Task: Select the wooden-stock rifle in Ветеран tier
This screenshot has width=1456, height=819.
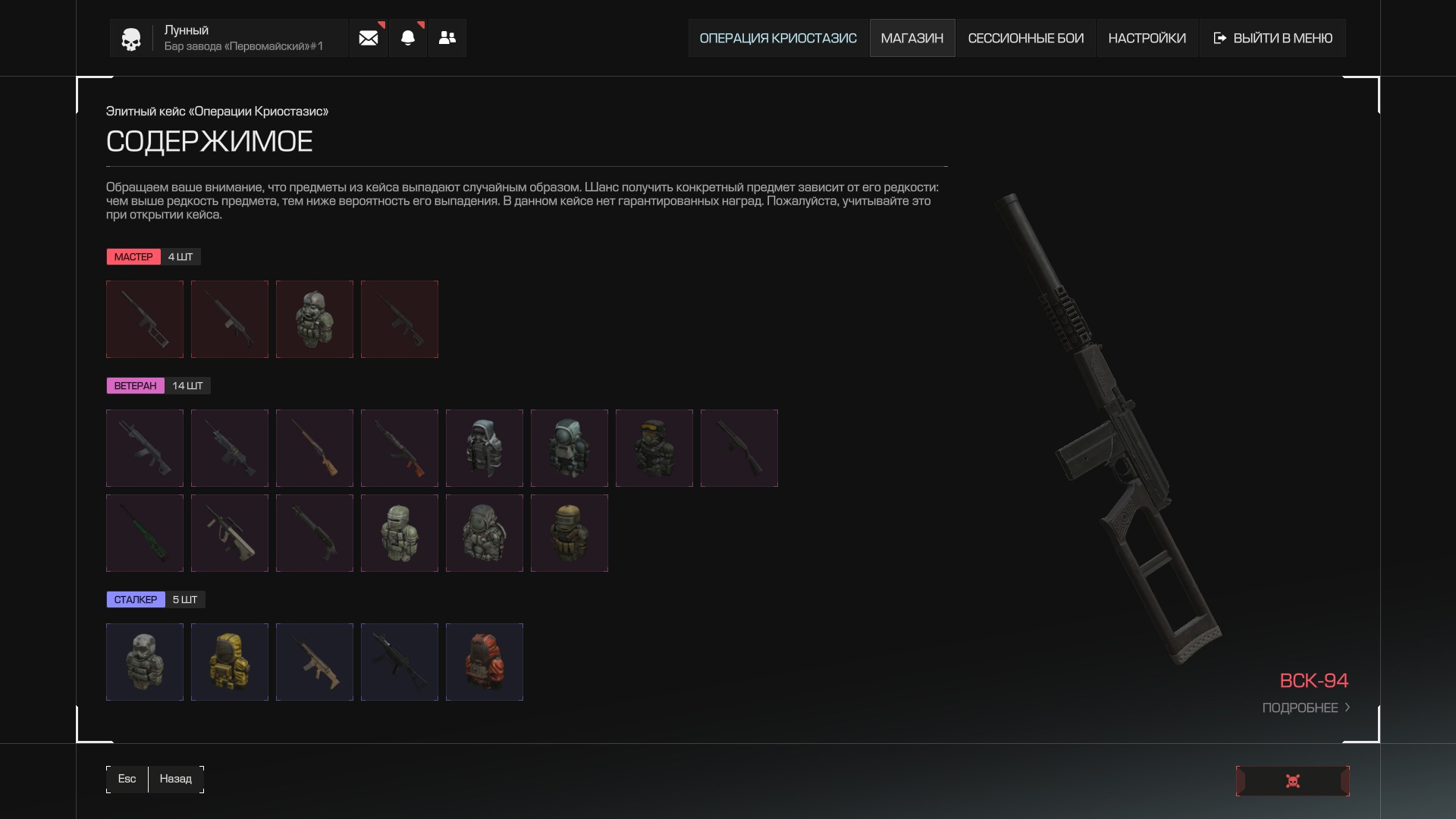Action: [x=315, y=448]
